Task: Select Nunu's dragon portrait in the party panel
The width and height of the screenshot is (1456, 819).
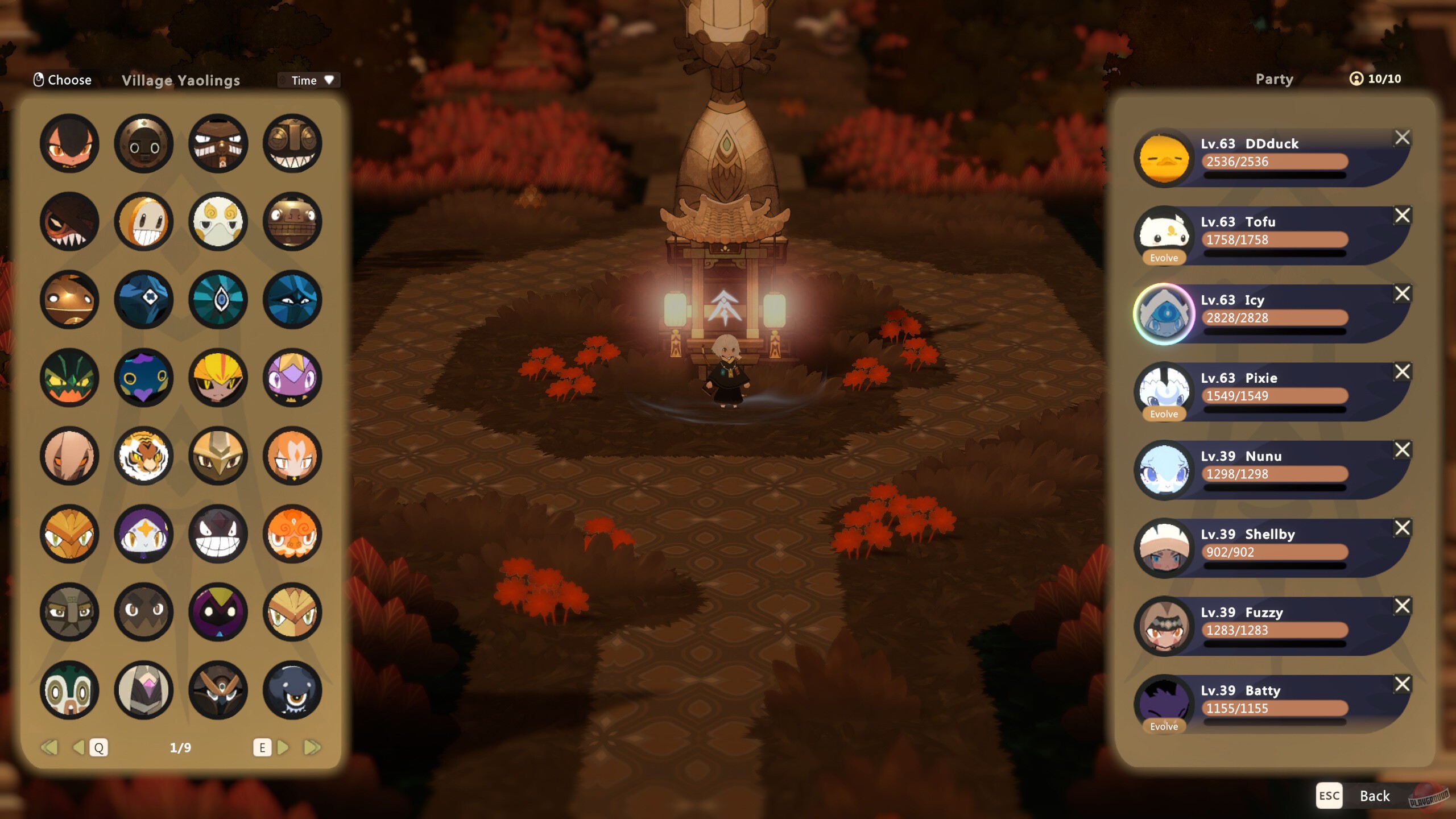Action: [1165, 469]
